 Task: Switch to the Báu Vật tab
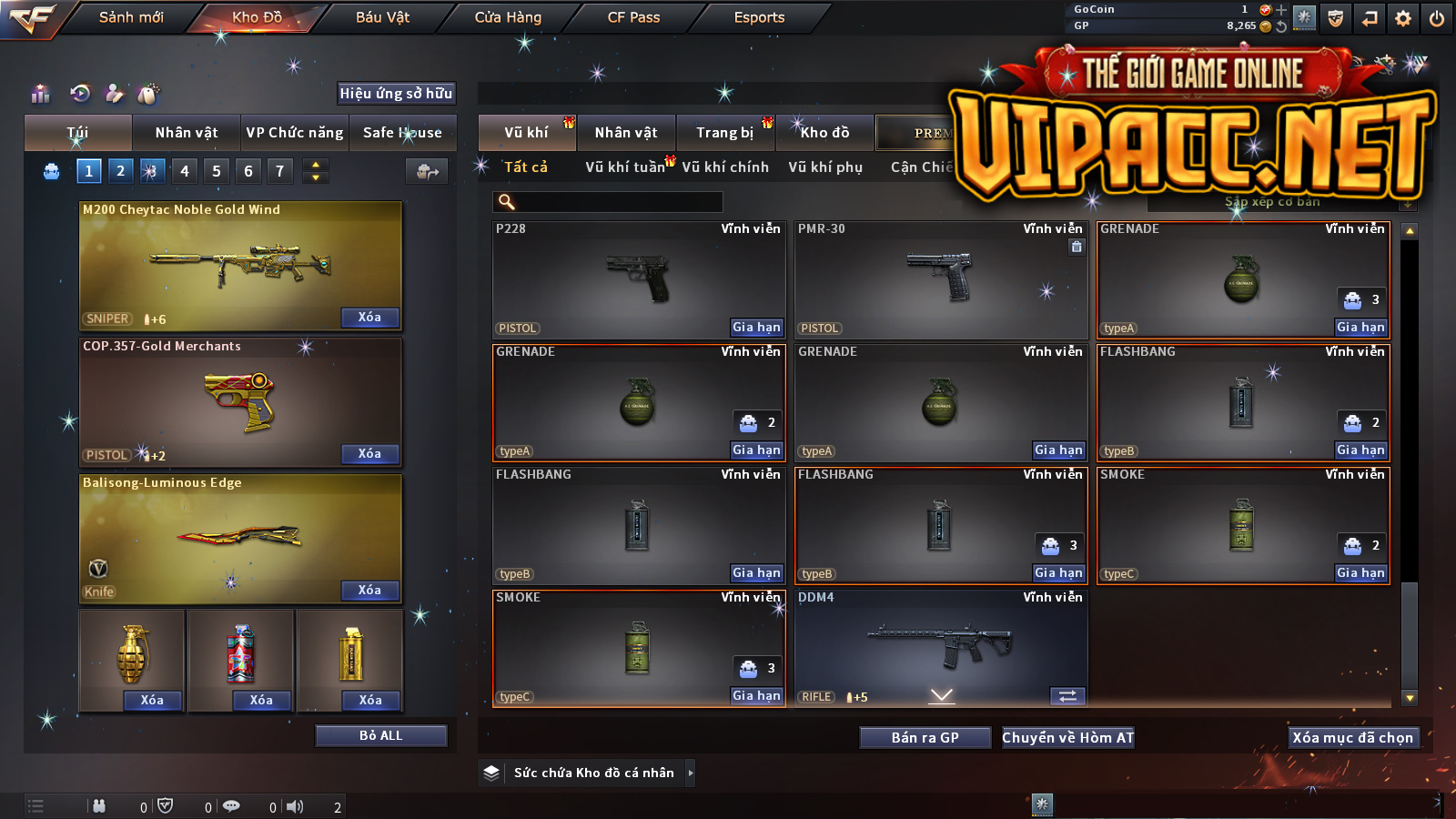[382, 17]
